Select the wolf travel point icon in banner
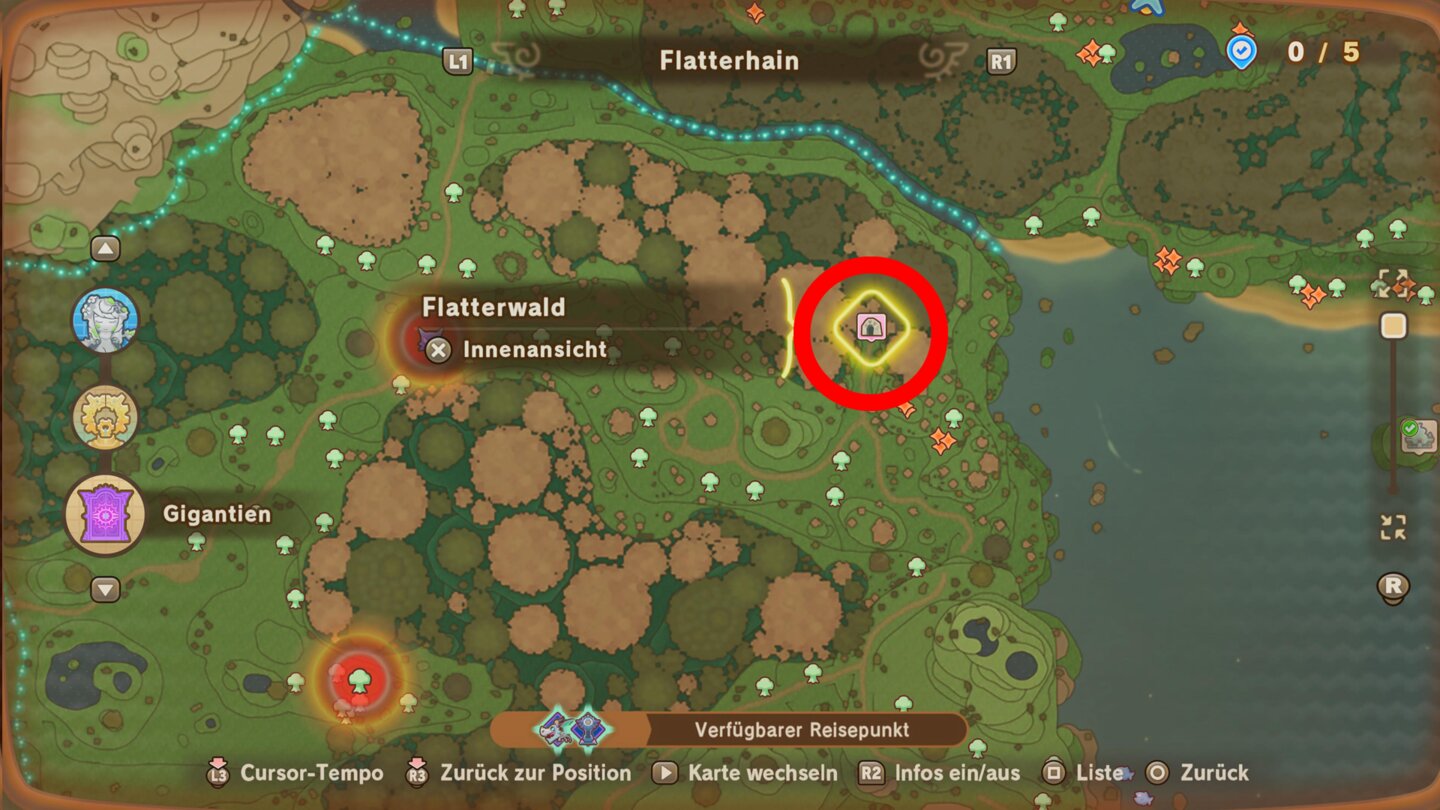 (x=556, y=730)
